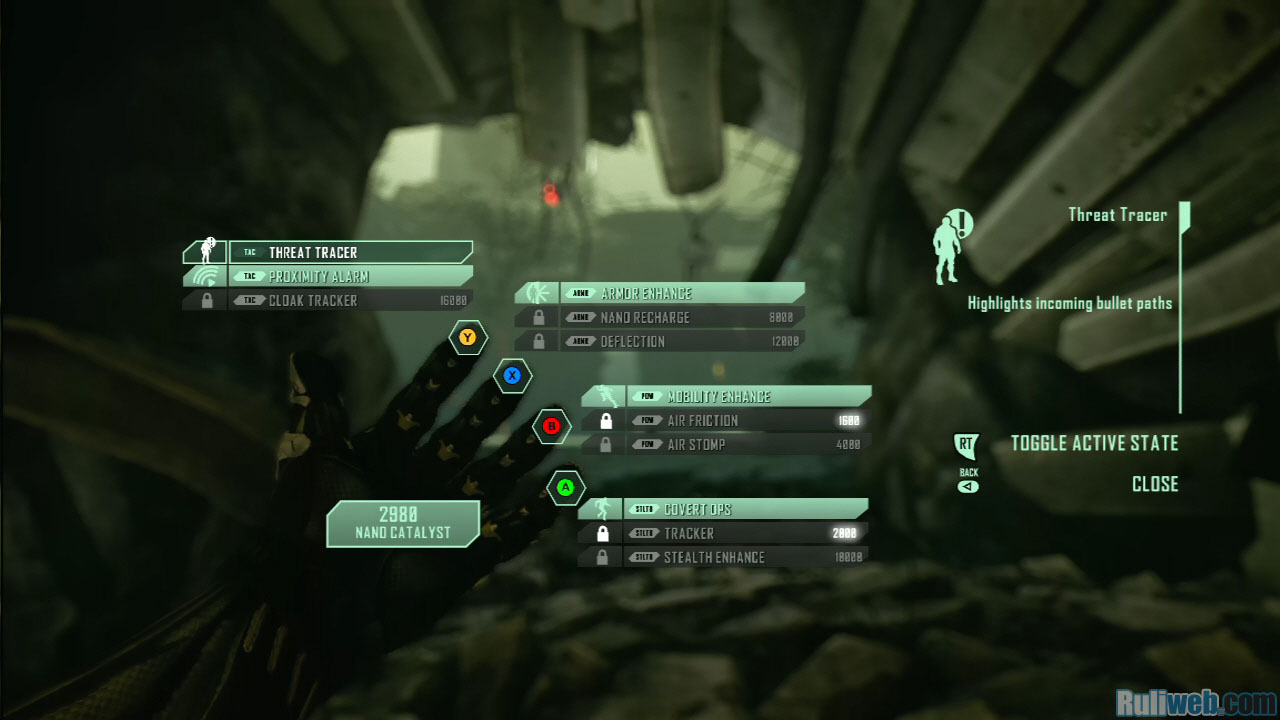This screenshot has width=1280, height=720.
Task: Select the Threat Tracer module
Action: pos(349,253)
